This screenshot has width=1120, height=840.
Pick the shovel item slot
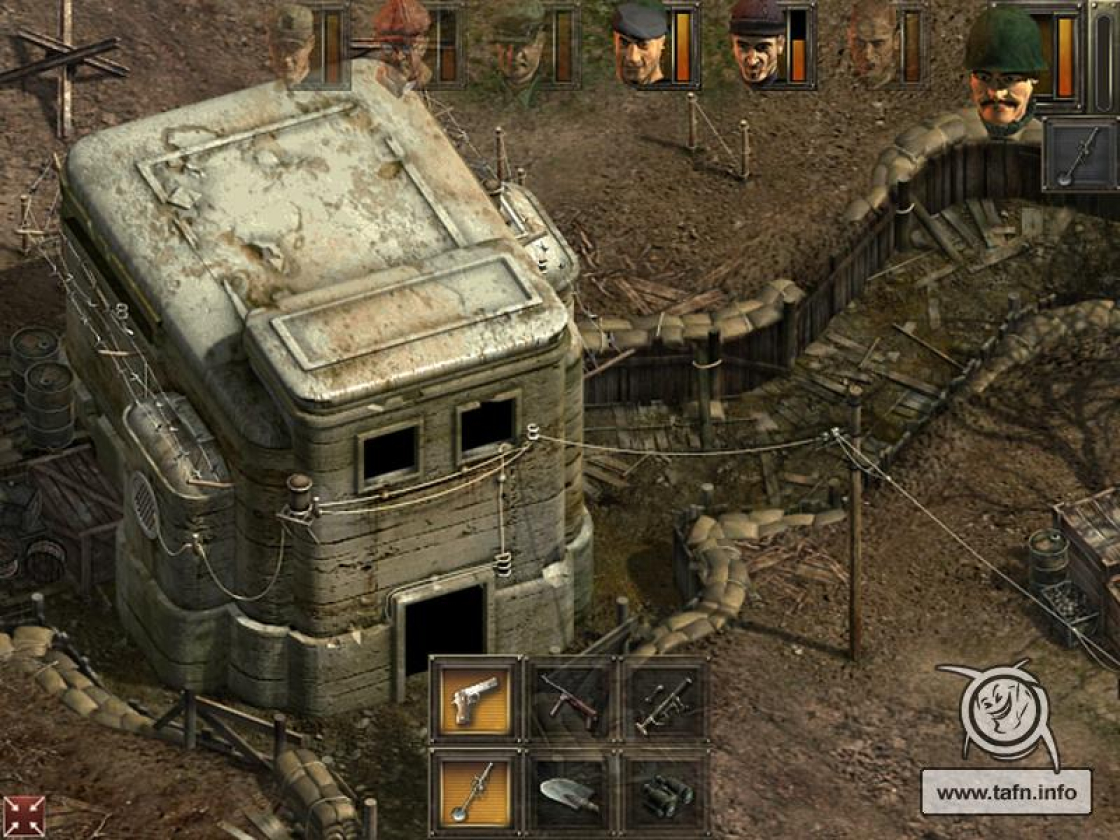tap(570, 791)
